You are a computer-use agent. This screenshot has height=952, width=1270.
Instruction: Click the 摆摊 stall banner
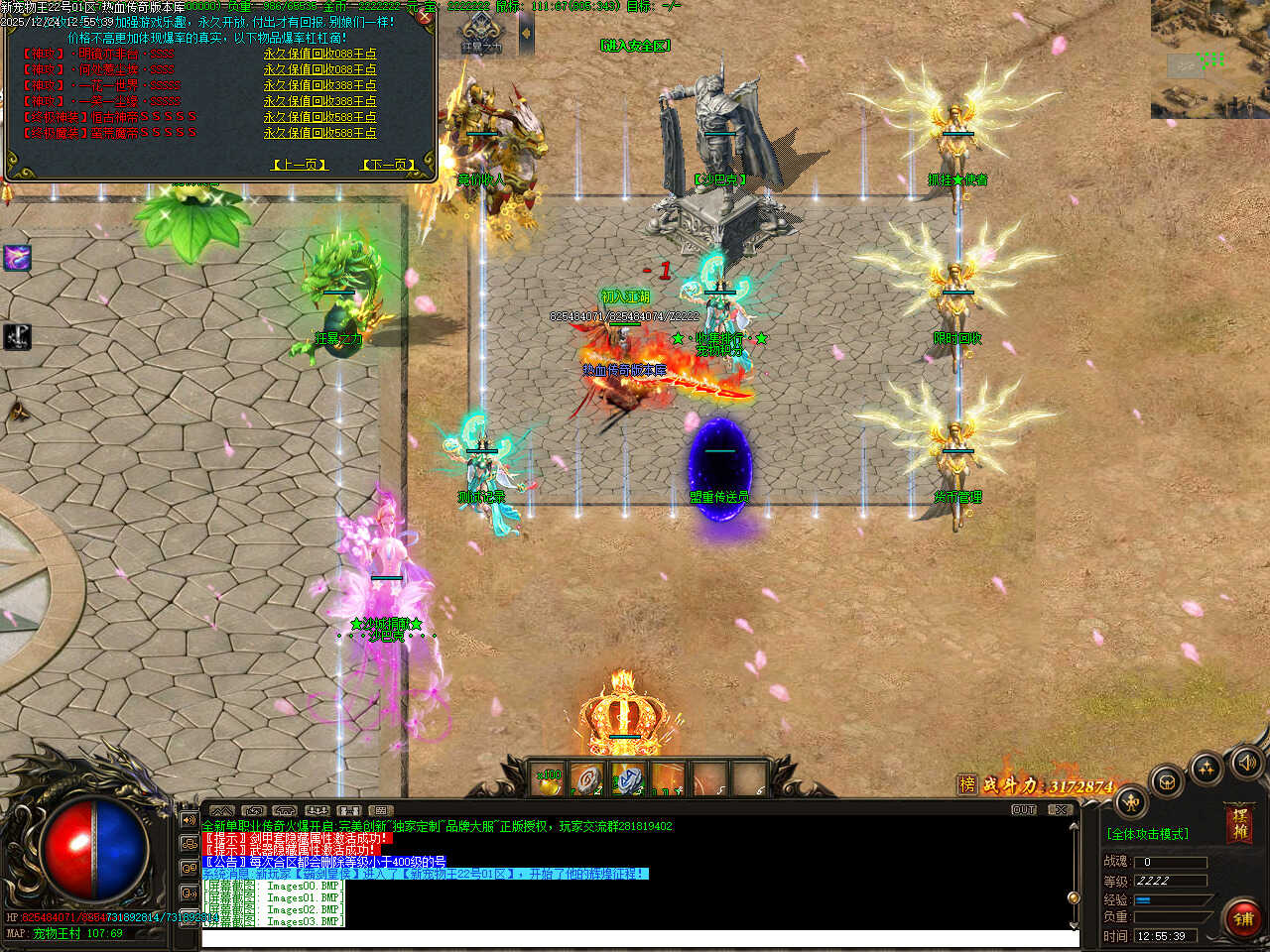click(1238, 823)
